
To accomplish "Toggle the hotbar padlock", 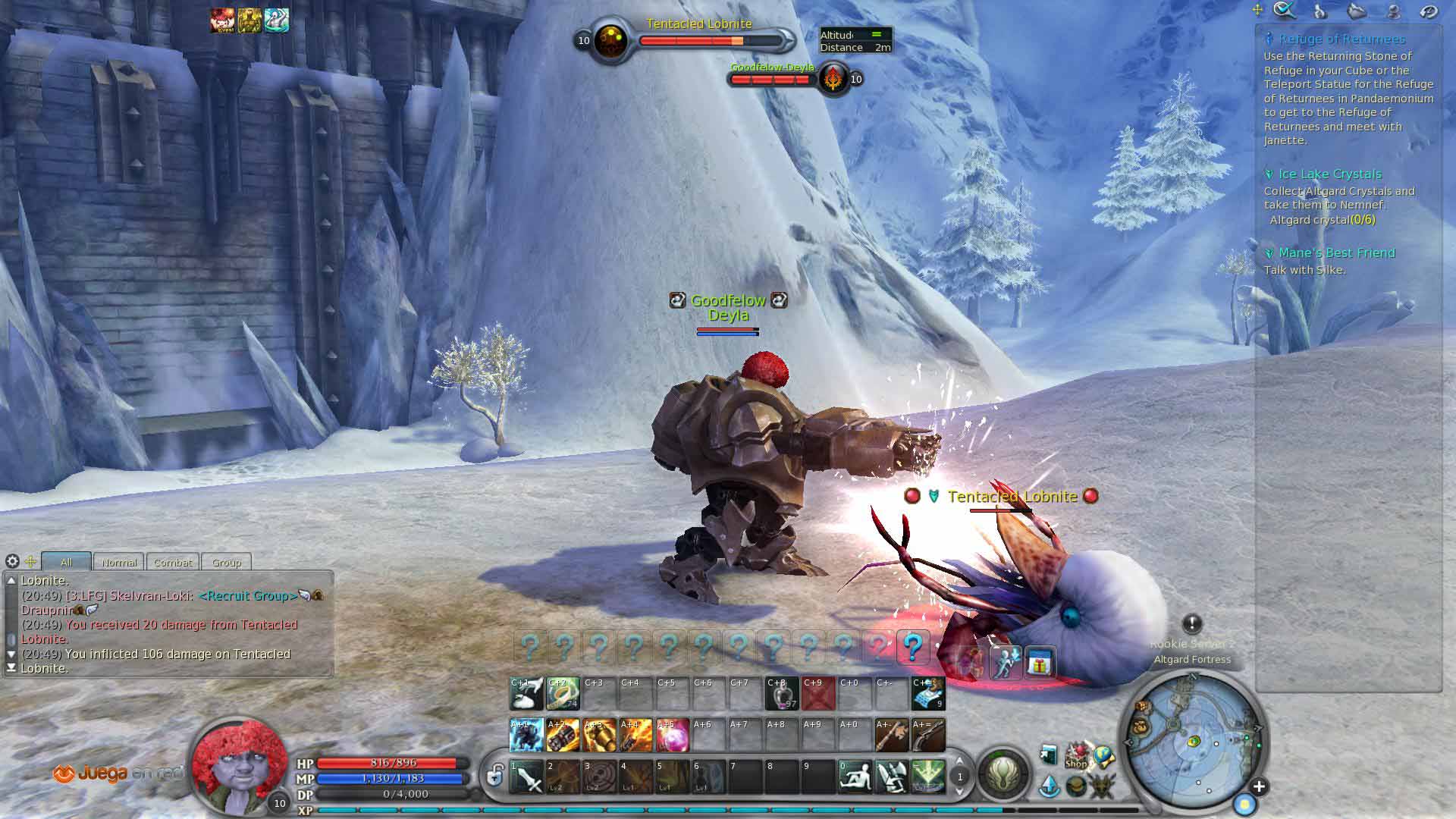I will point(495,776).
